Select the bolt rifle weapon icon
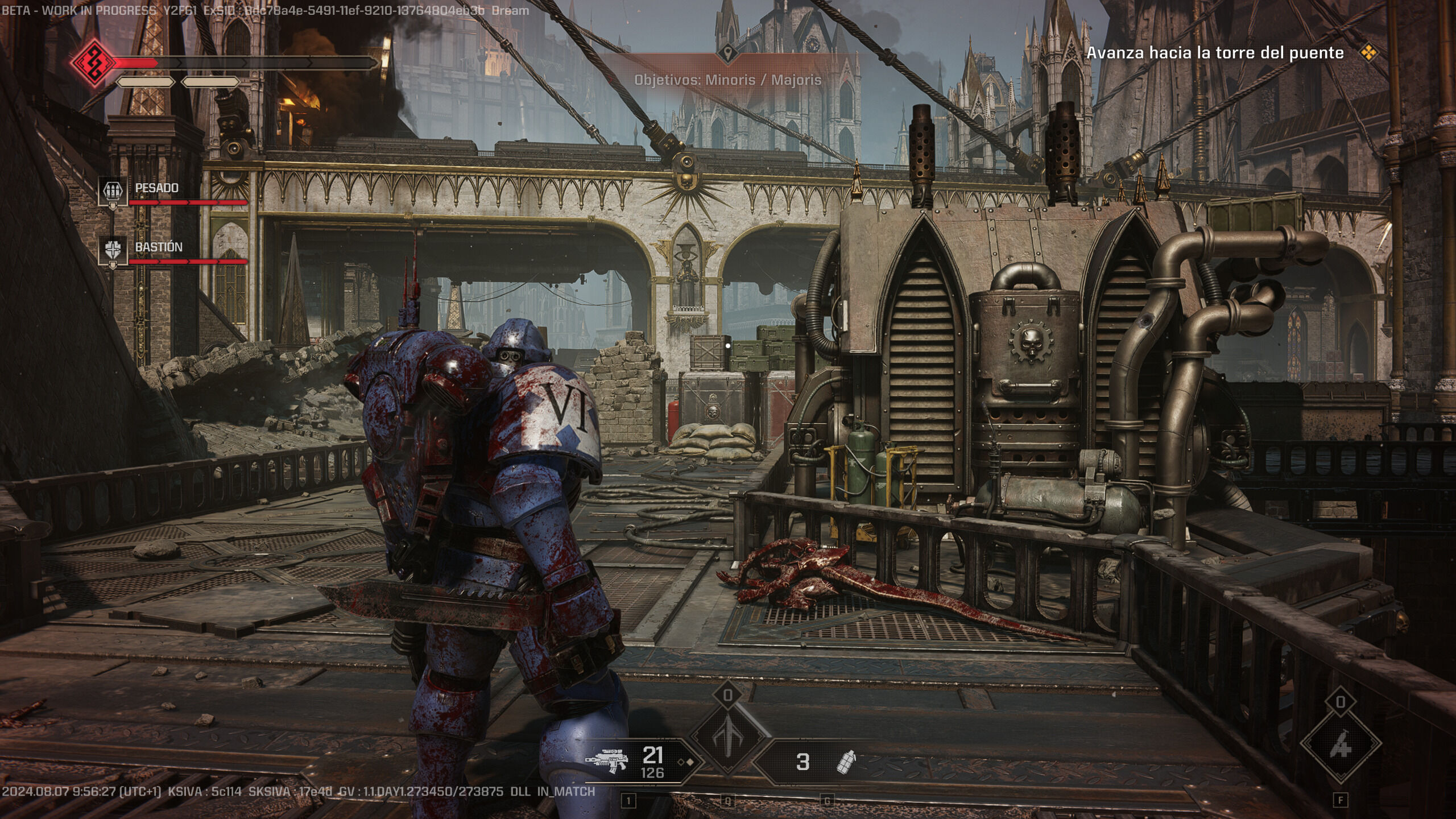 [x=606, y=760]
